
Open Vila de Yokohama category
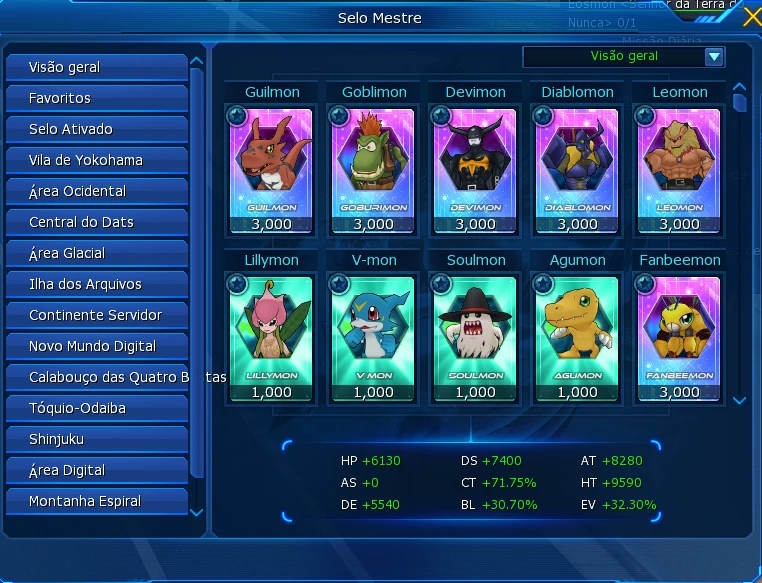96,160
